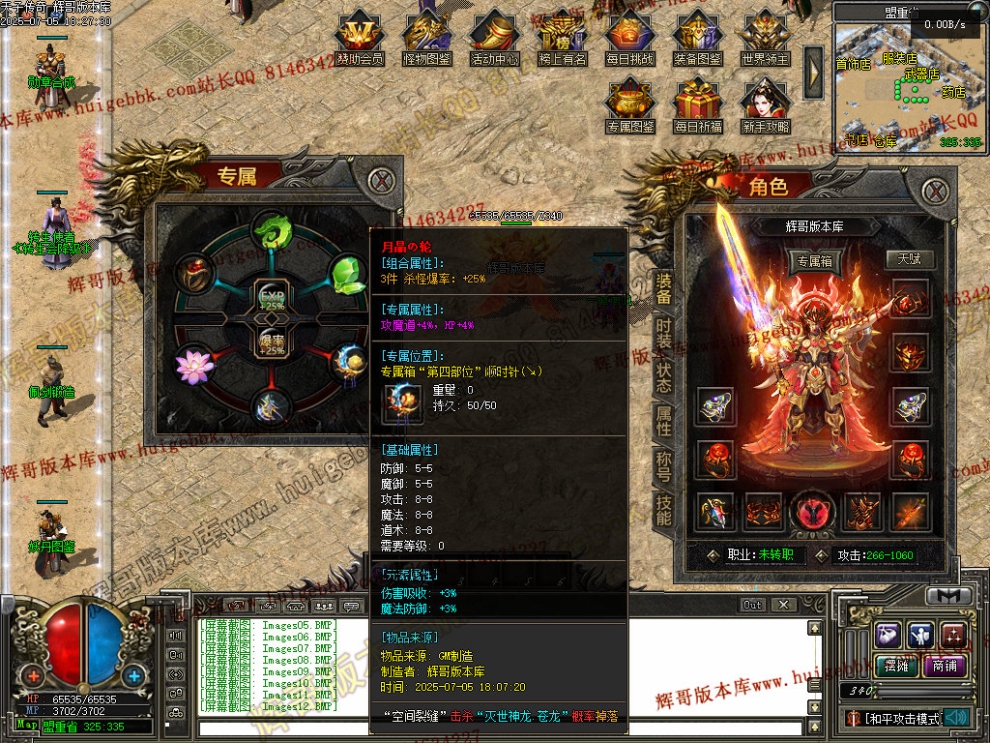Click the 专属箱 button in character panel
The width and height of the screenshot is (990, 743).
tap(813, 261)
